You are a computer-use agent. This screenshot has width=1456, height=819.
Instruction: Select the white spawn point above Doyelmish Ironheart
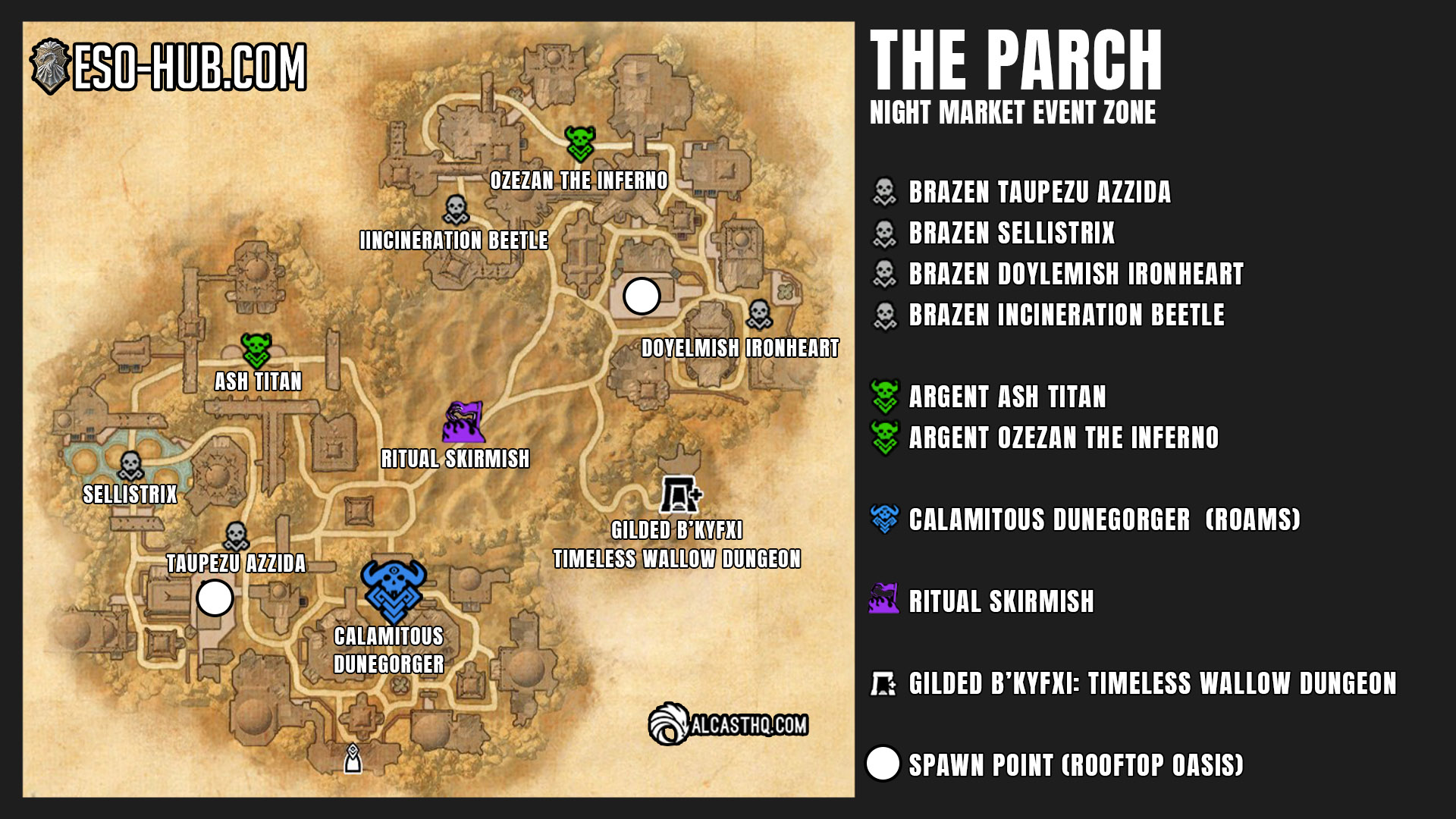[x=642, y=296]
